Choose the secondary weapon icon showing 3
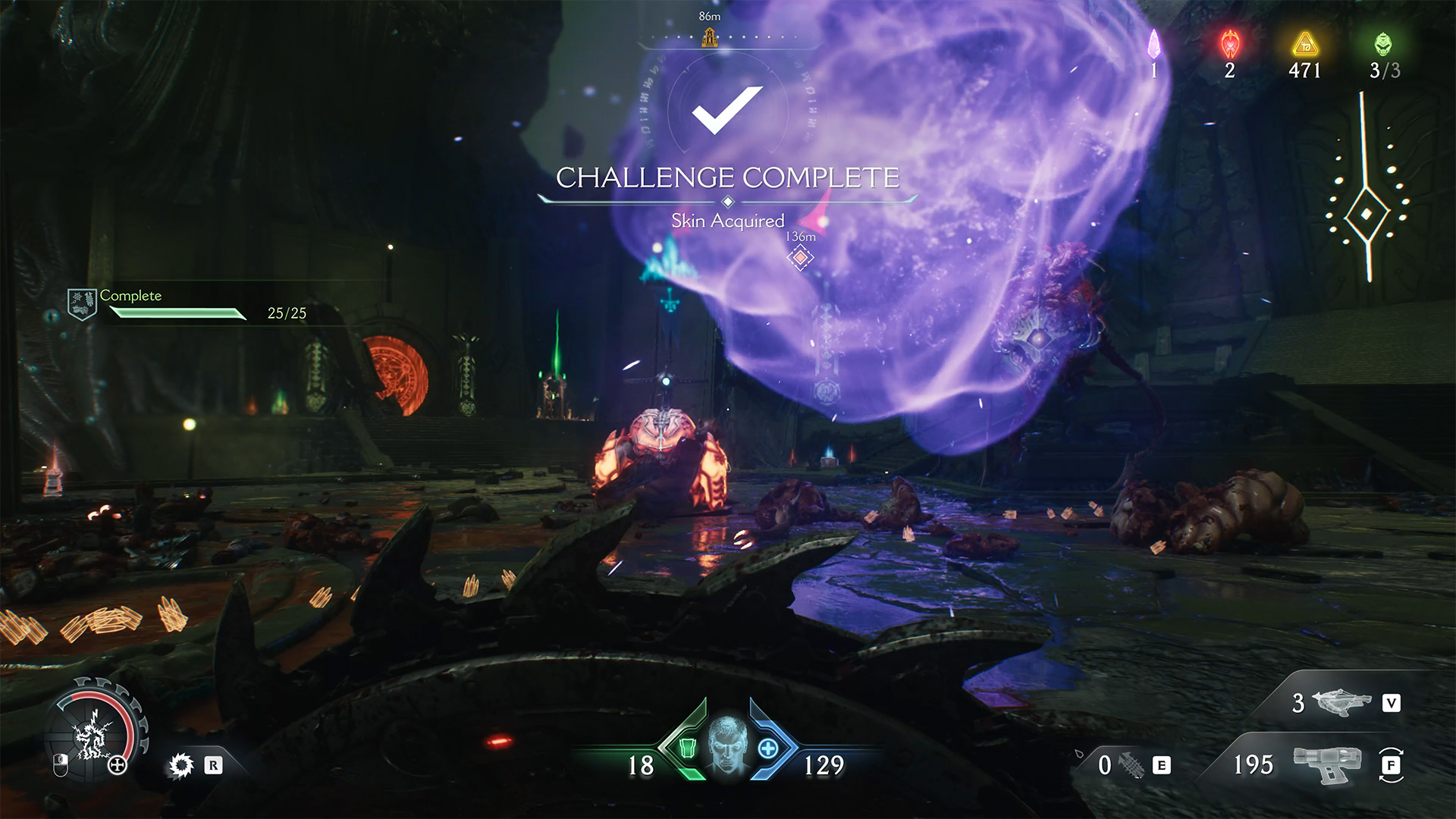This screenshot has width=1456, height=819. coord(1341,702)
